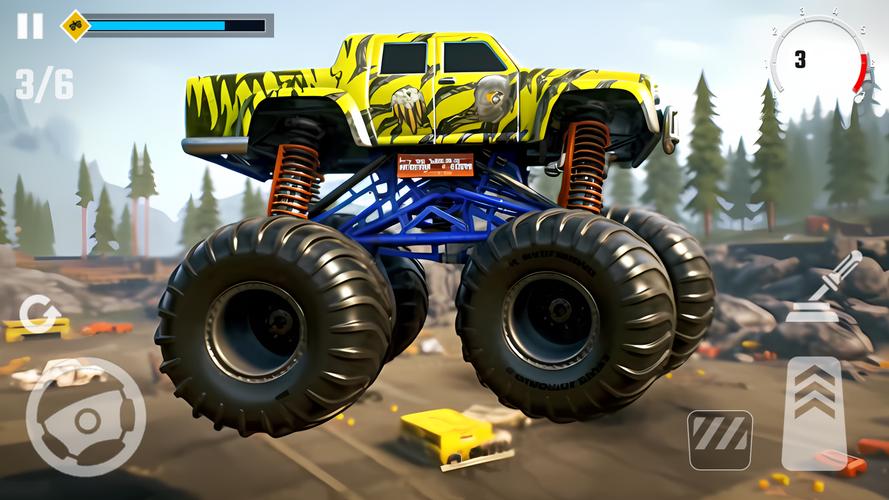Tap the gas pedal with chevron arrows
Viewport: 889px width, 500px height.
click(x=814, y=412)
